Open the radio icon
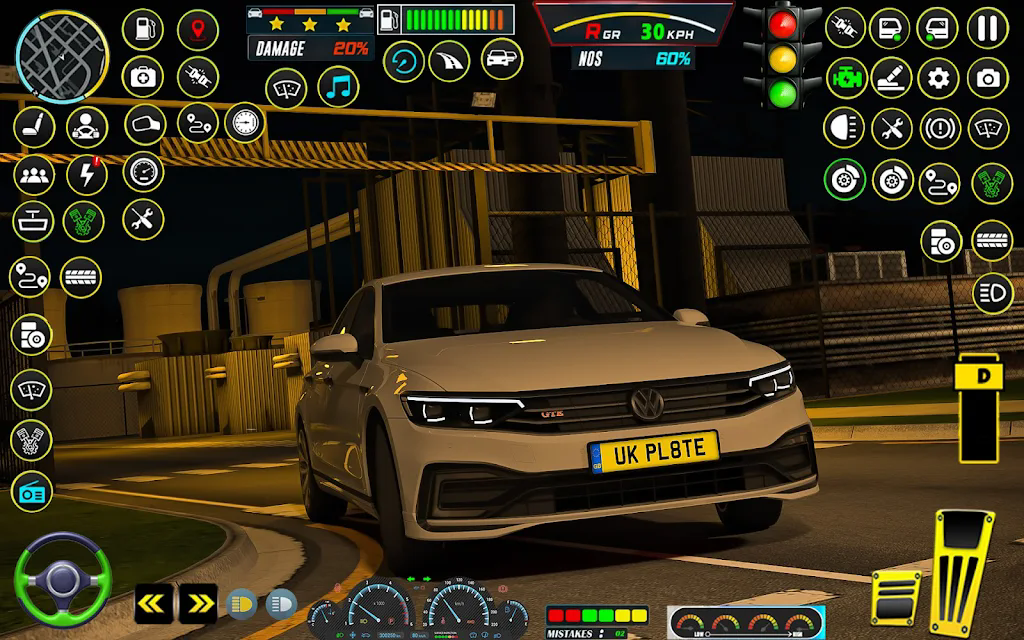The image size is (1024, 640). (31, 491)
